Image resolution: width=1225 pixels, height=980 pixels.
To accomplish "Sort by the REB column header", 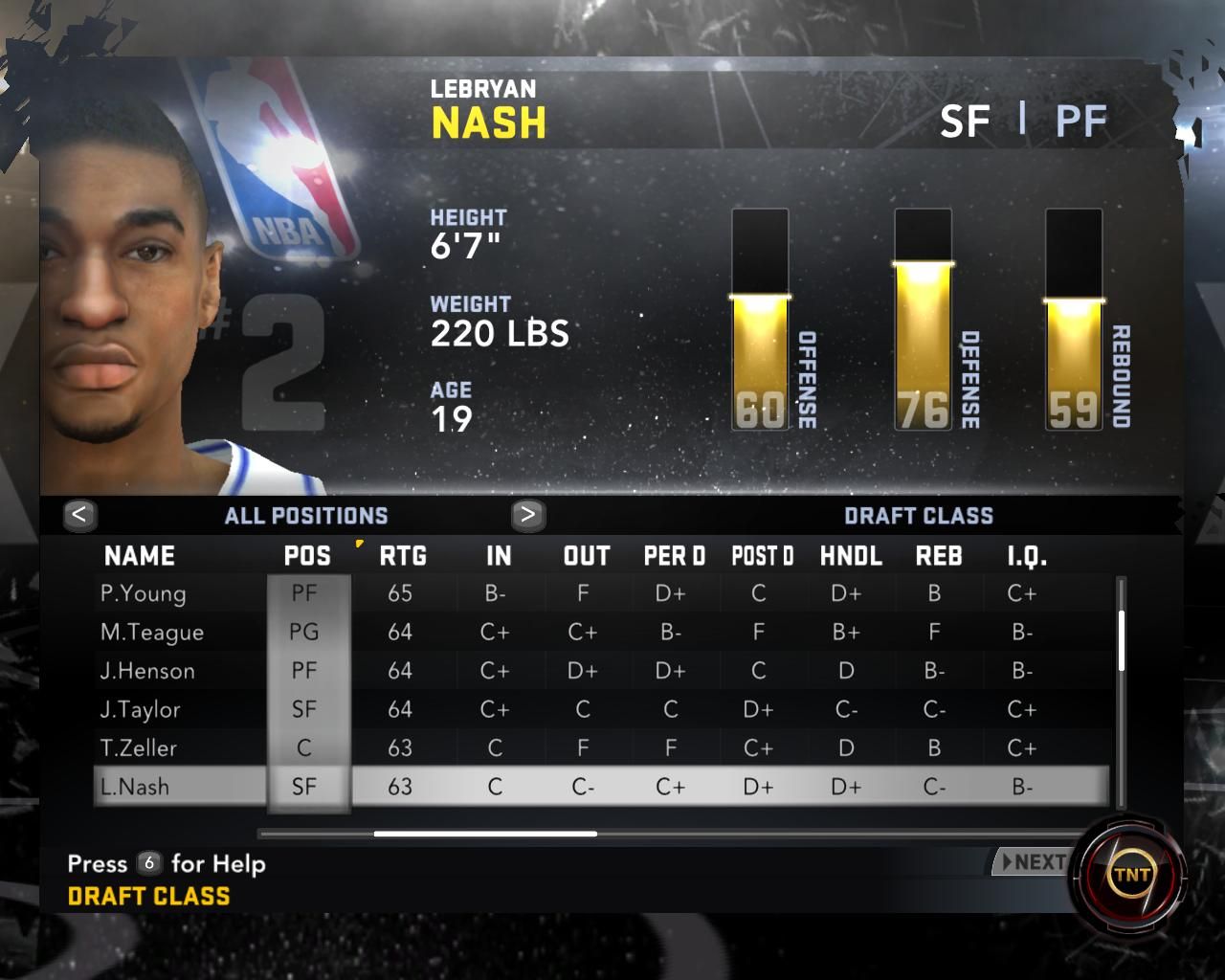I will [x=939, y=556].
